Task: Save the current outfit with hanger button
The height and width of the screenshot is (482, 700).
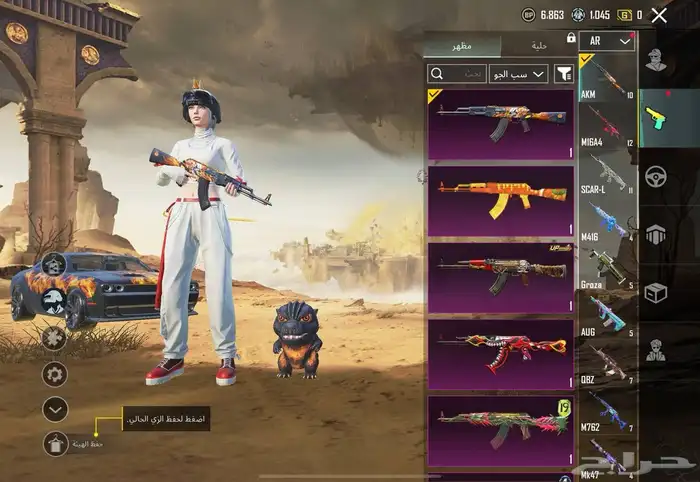Action: pos(56,445)
